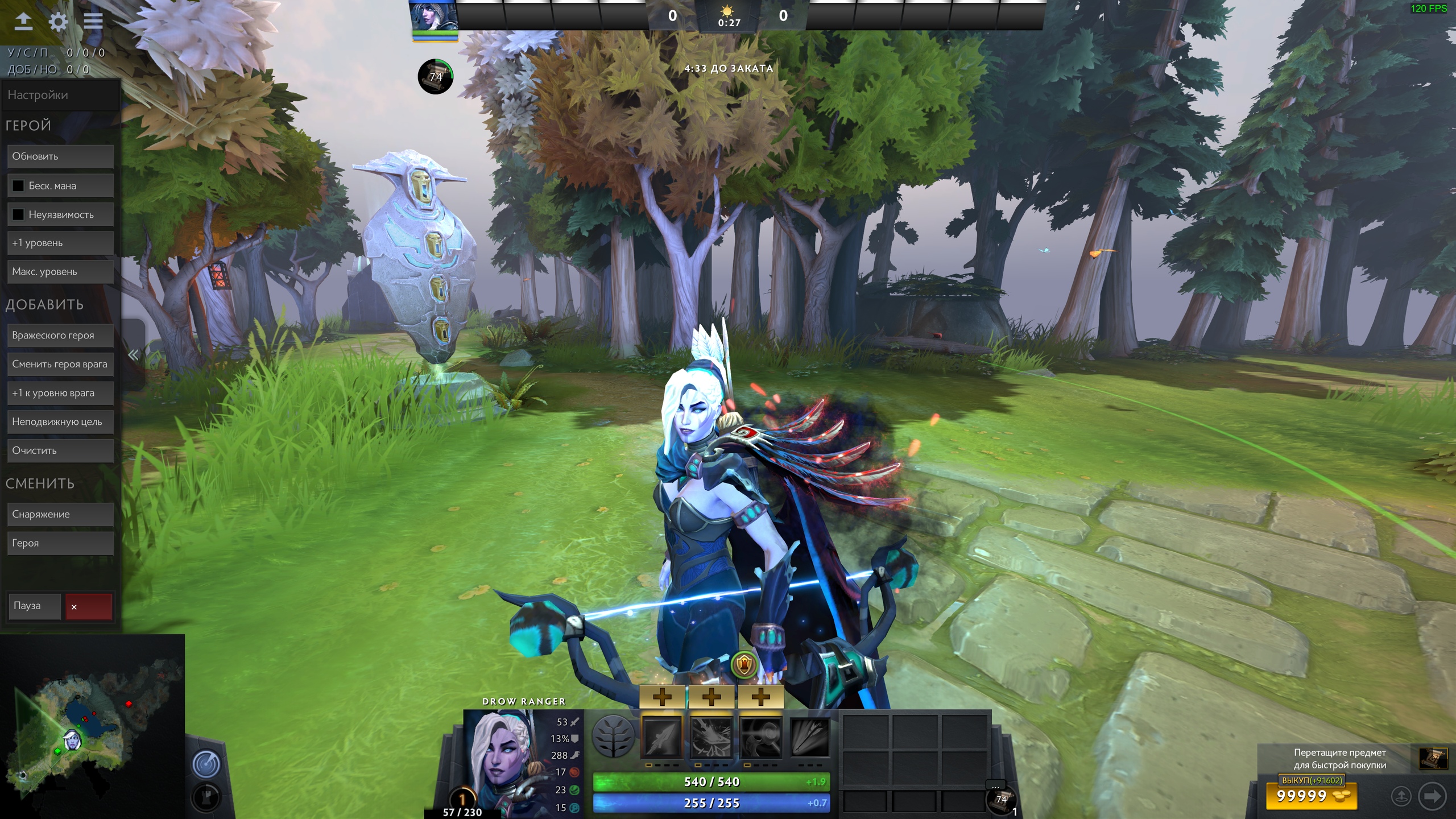
Task: Click the Обновить button
Action: point(60,156)
